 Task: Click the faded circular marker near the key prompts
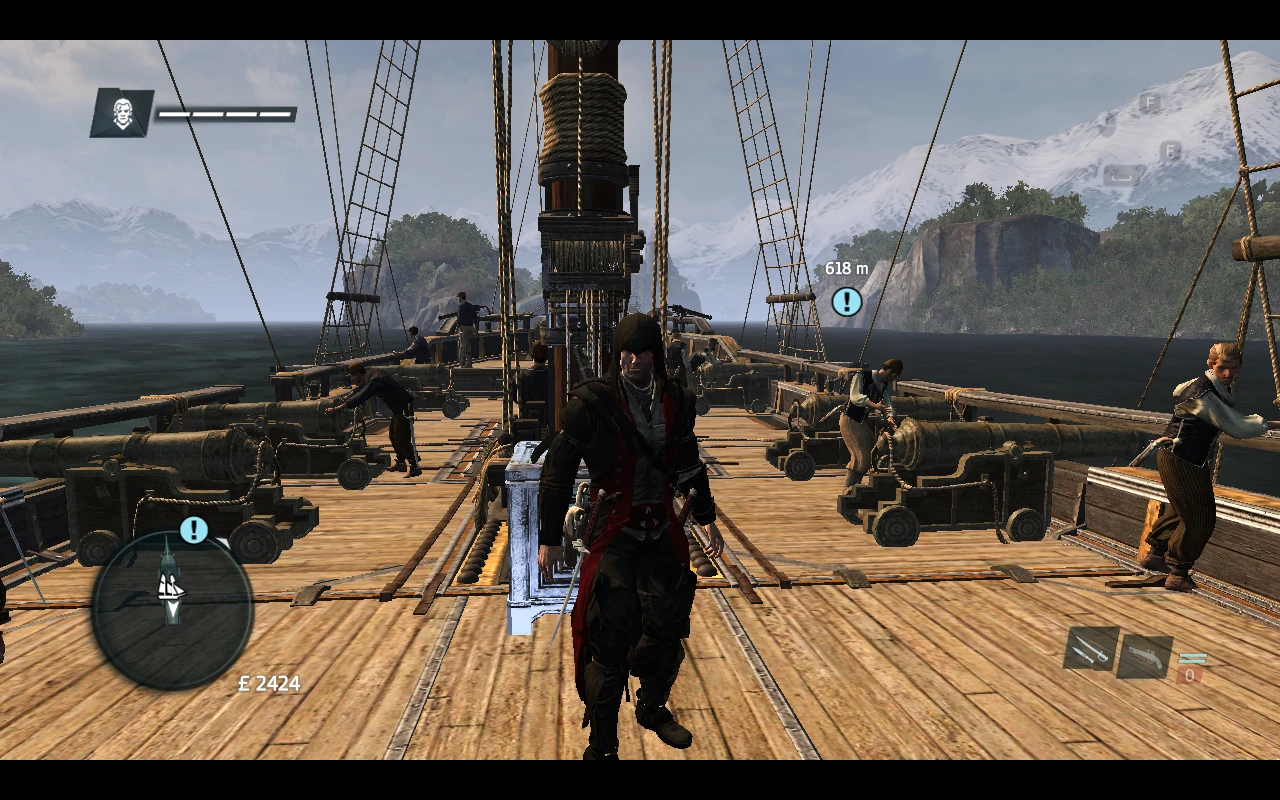pos(1107,126)
